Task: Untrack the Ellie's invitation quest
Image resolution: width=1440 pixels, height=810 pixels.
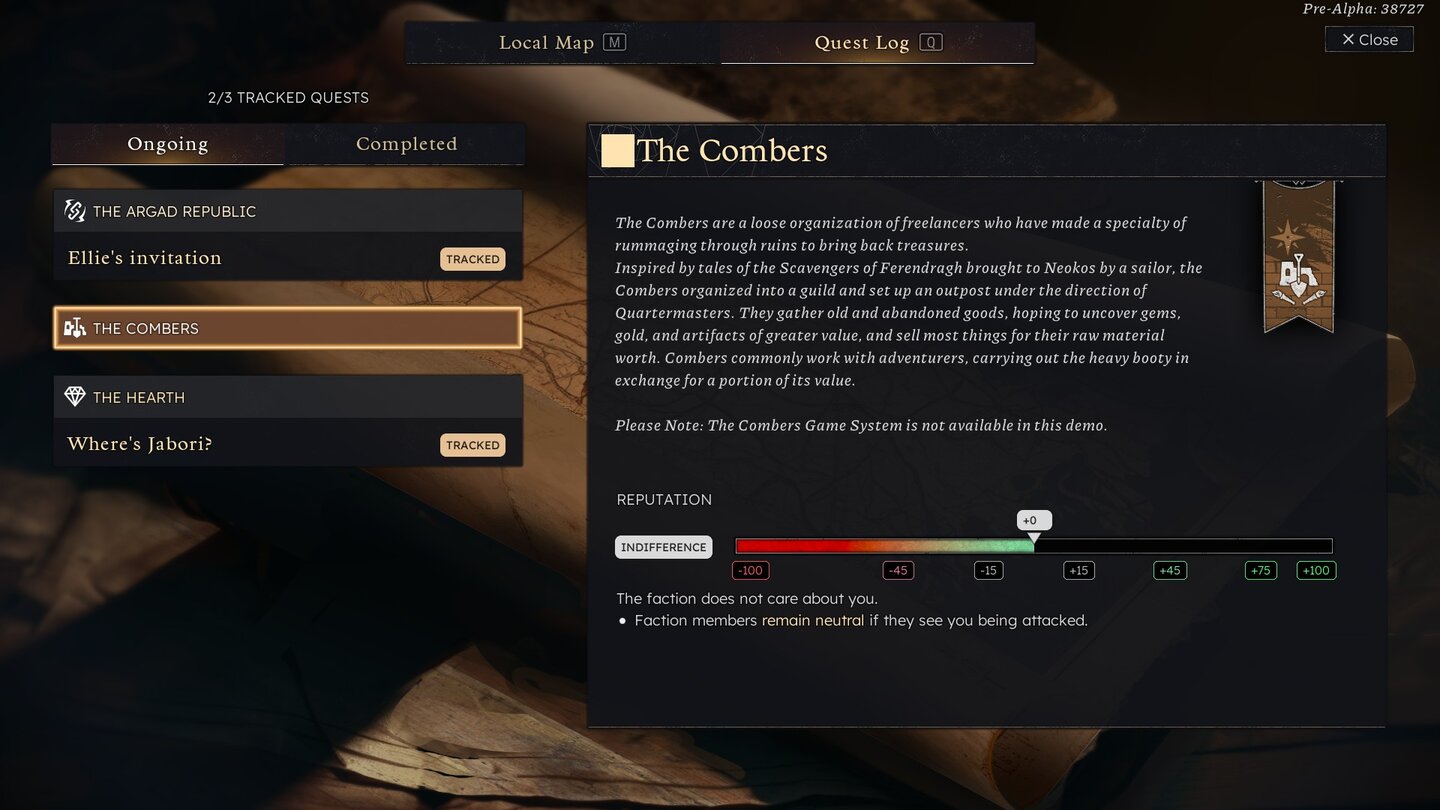Action: point(472,258)
